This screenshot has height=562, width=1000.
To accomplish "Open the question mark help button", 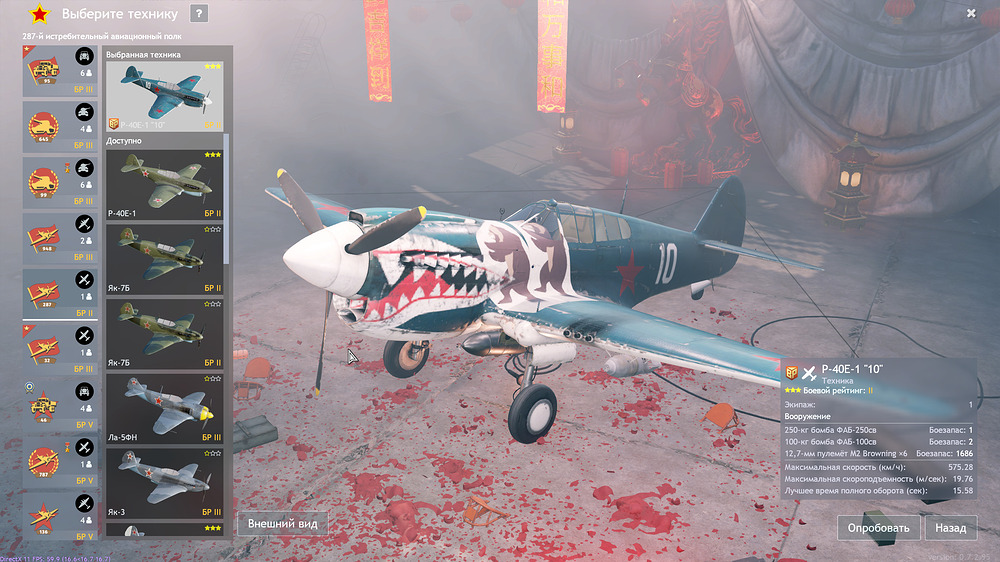I will click(199, 14).
